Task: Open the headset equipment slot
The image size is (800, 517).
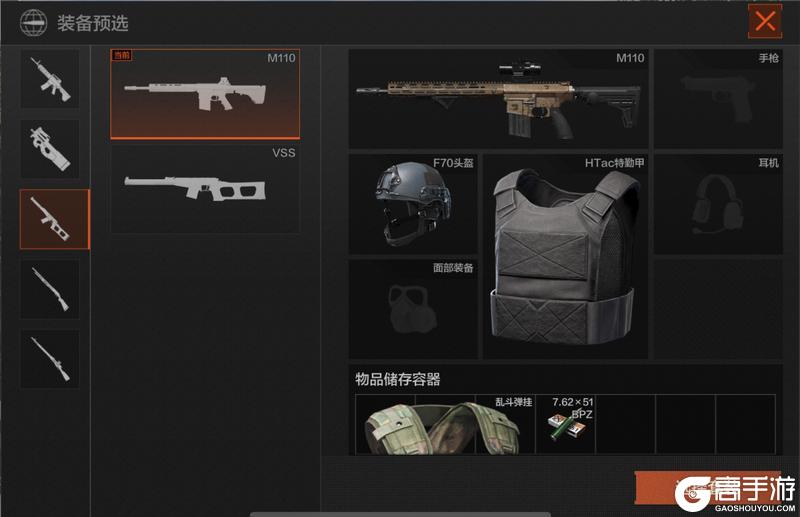Action: pos(718,203)
